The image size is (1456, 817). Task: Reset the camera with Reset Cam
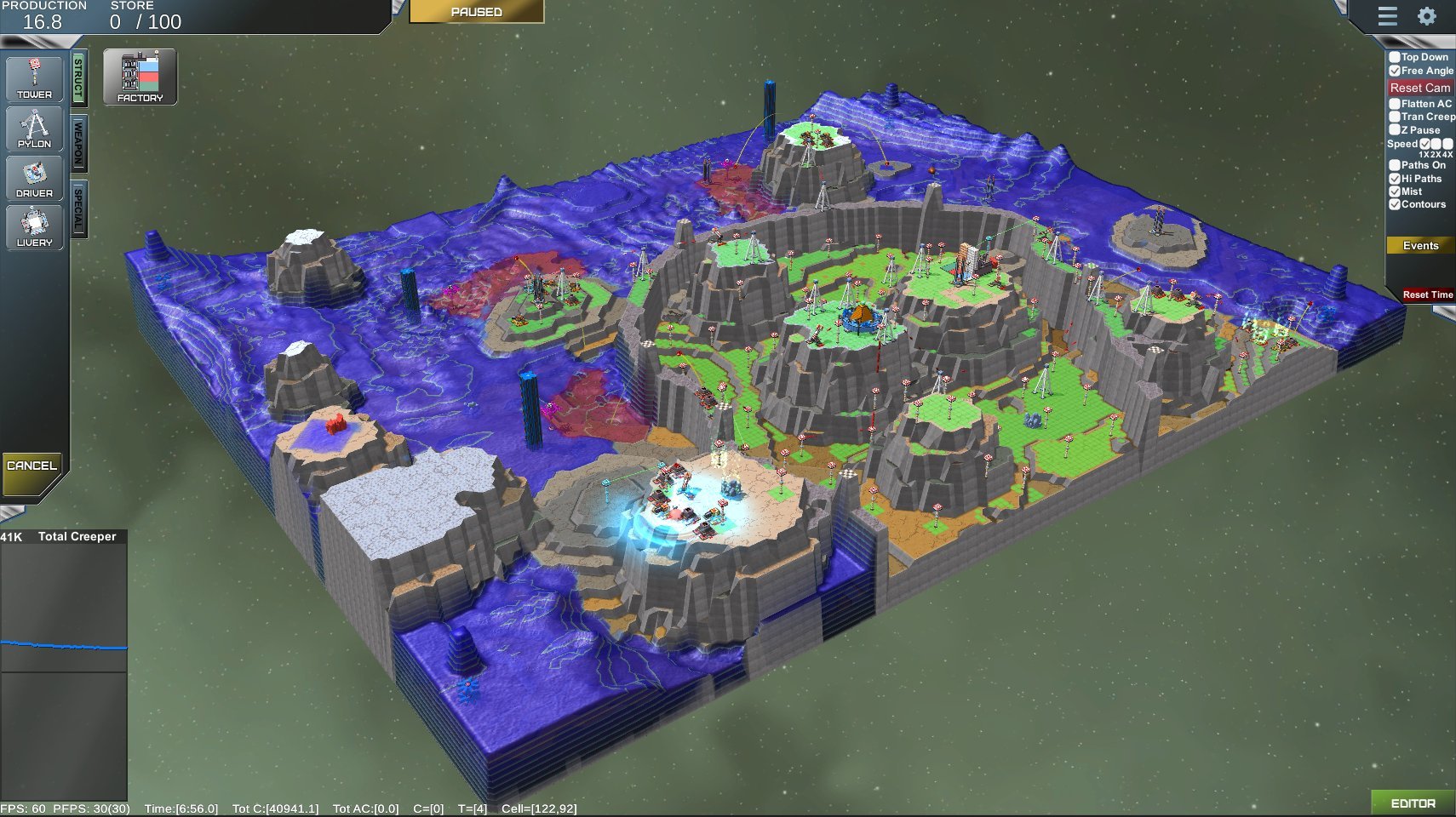(x=1419, y=88)
